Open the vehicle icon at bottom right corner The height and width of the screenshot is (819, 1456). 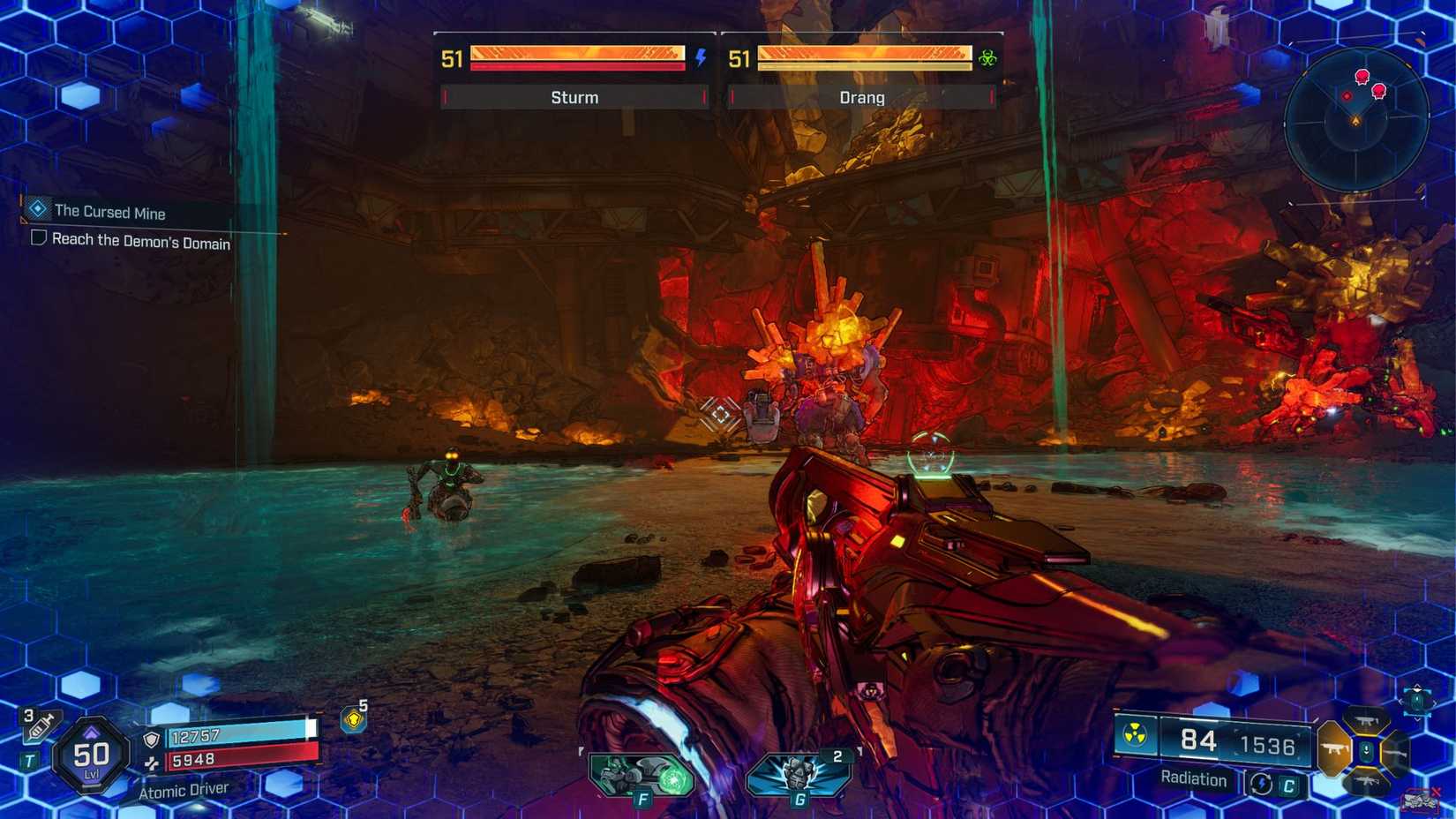[x=1420, y=798]
